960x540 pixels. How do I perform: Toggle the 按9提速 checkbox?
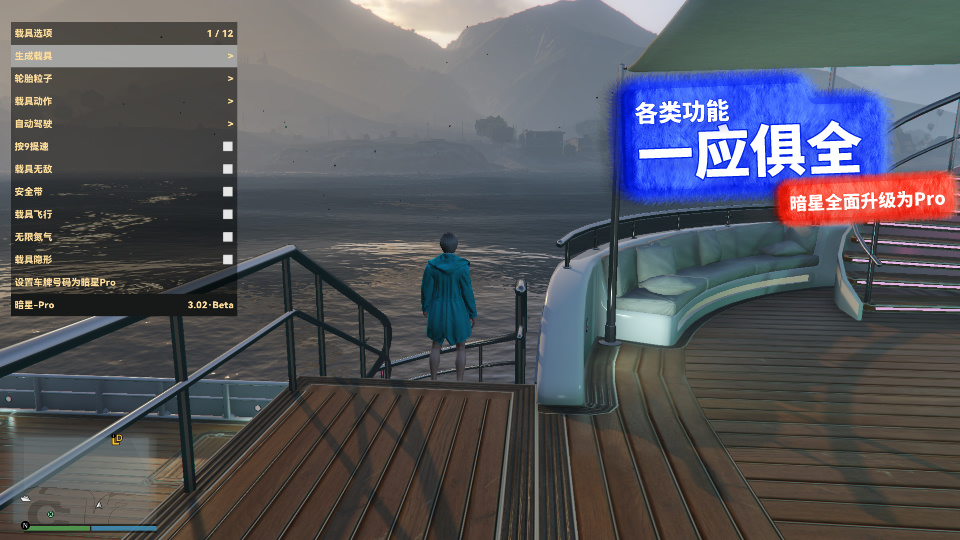228,146
